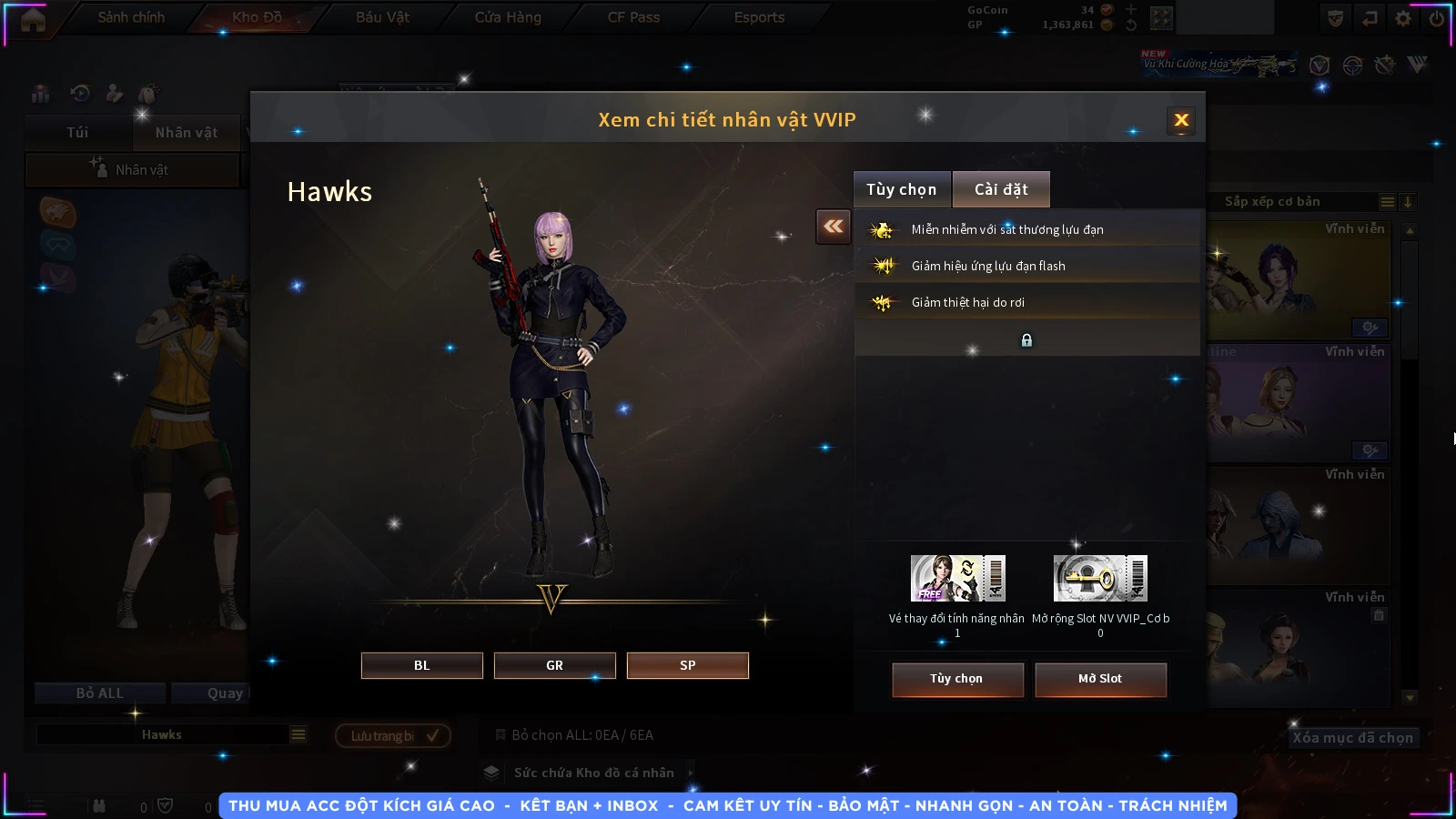Open the Esports menu
This screenshot has height=819, width=1456.
(x=759, y=17)
